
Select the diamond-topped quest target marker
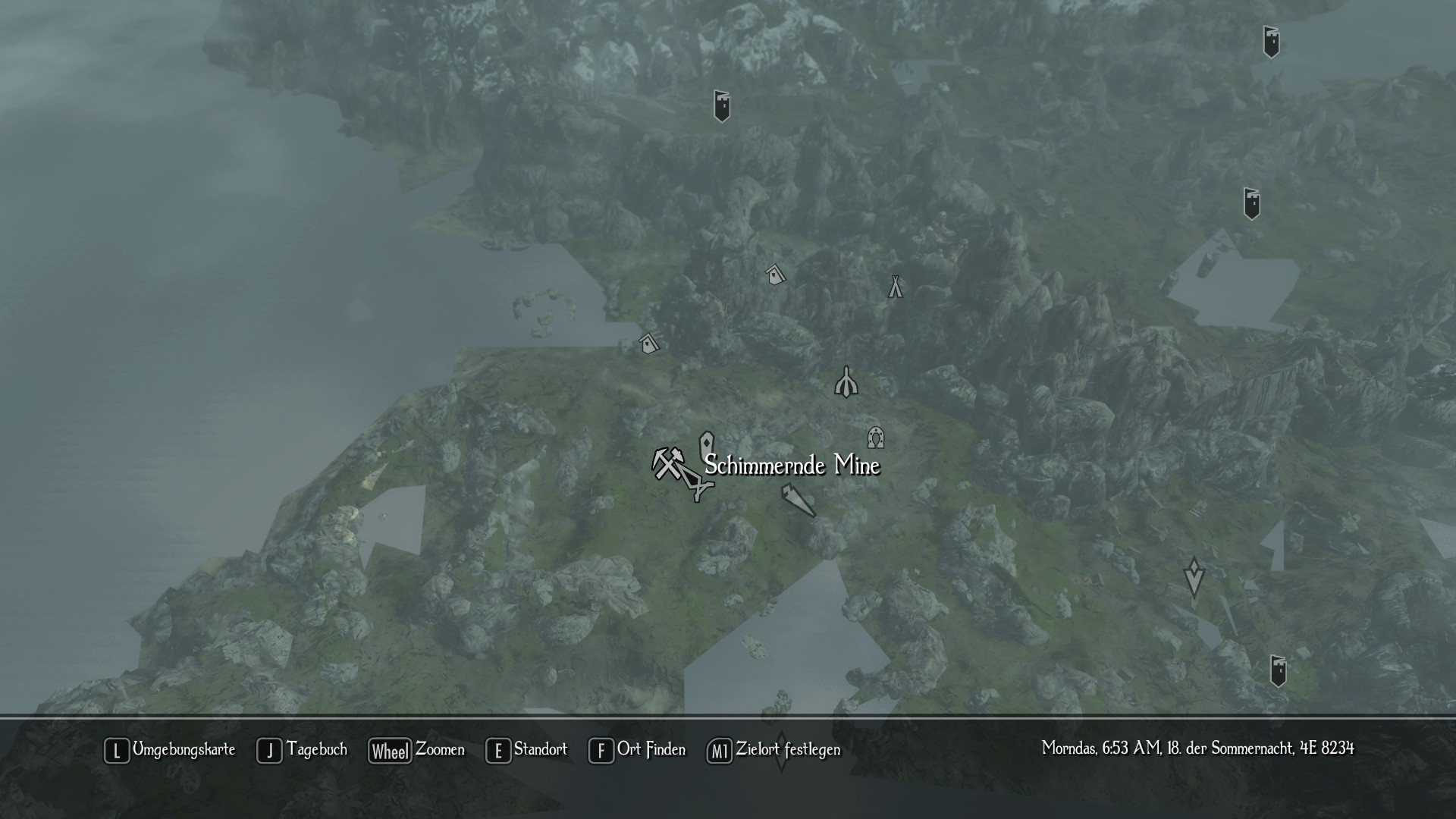(1194, 578)
